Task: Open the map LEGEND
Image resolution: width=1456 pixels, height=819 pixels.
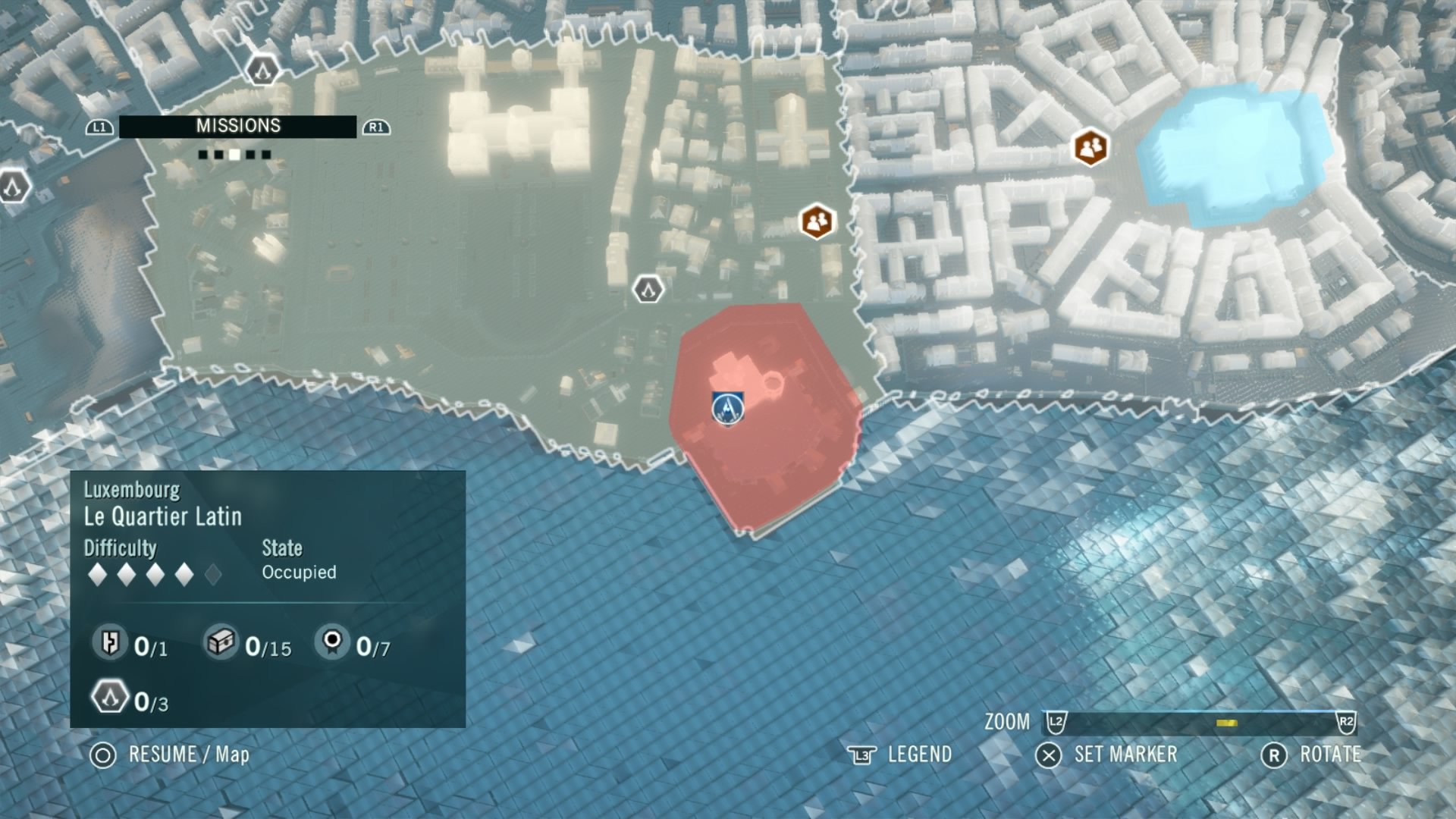Action: point(901,755)
